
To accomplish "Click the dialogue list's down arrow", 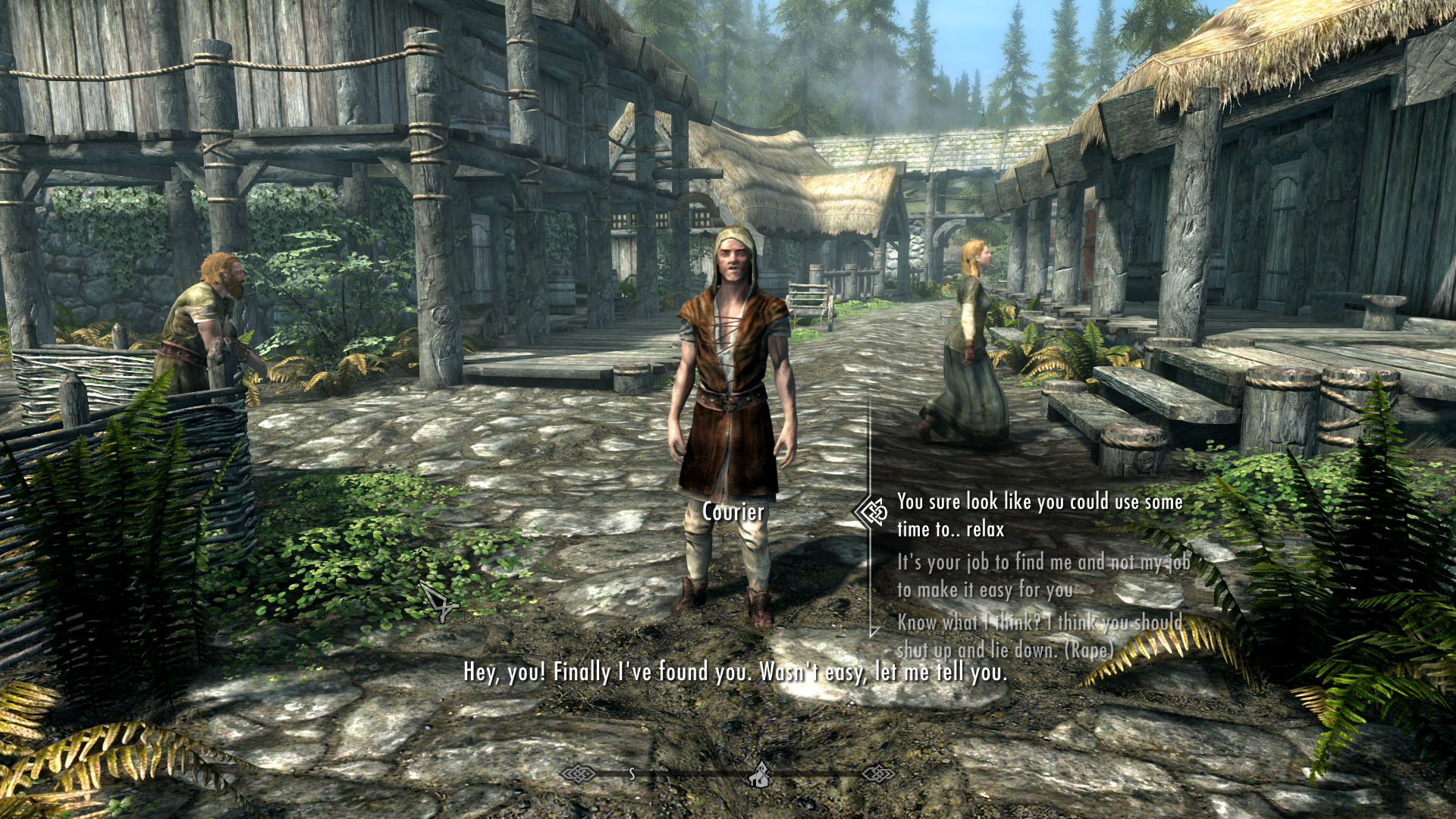I will (x=874, y=630).
